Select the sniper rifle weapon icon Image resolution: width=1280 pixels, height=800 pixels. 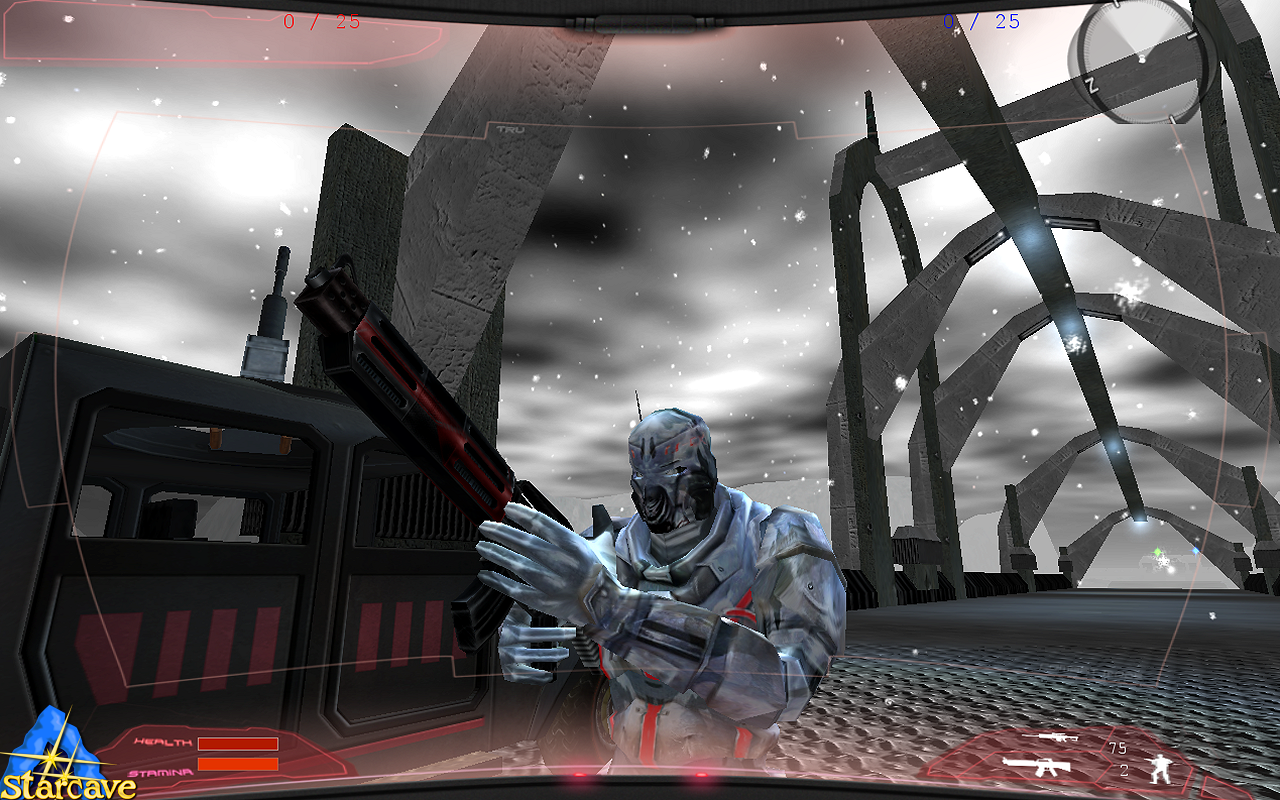pos(1052,737)
